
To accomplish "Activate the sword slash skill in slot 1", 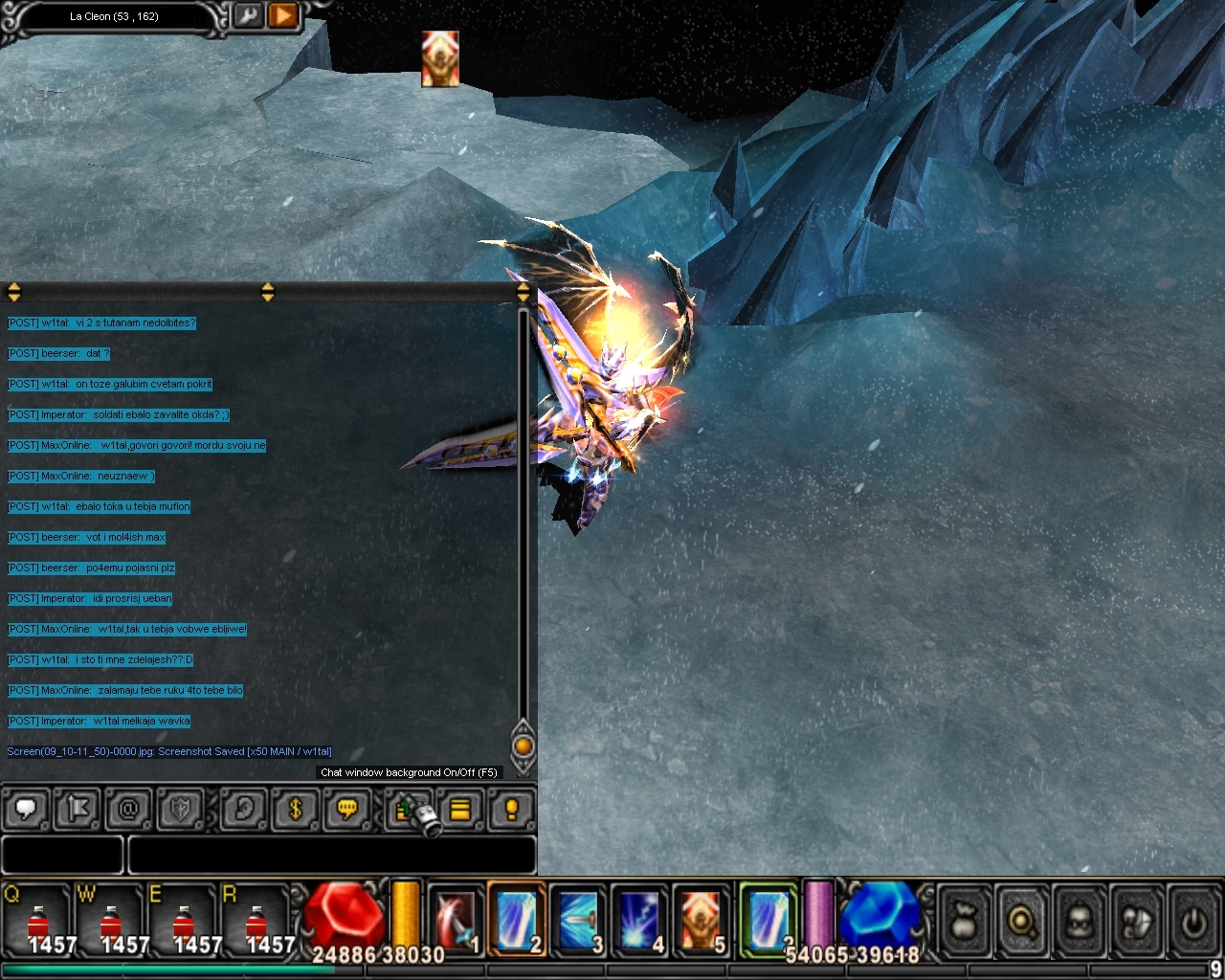I will [456, 920].
